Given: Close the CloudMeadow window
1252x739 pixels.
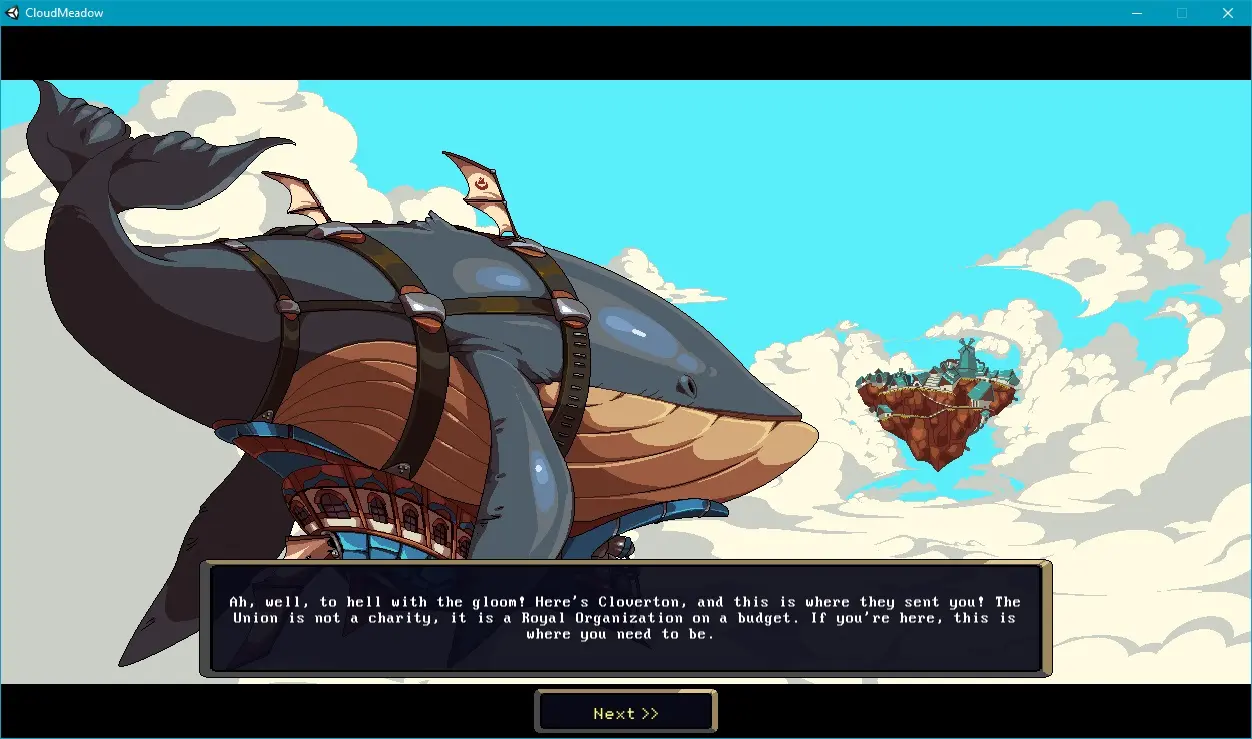Looking at the screenshot, I should (1227, 13).
